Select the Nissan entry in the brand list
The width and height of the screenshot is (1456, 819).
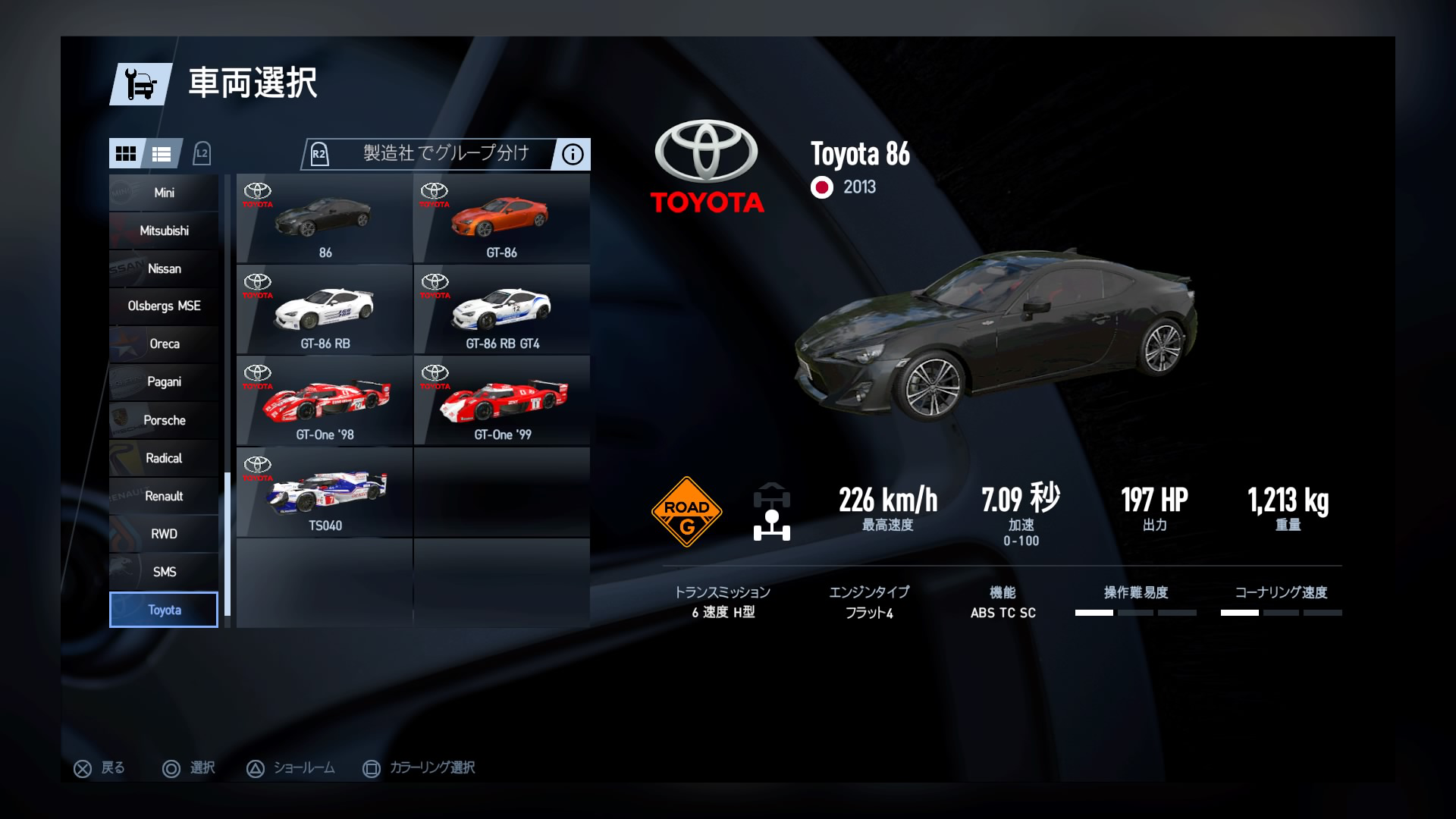point(162,268)
